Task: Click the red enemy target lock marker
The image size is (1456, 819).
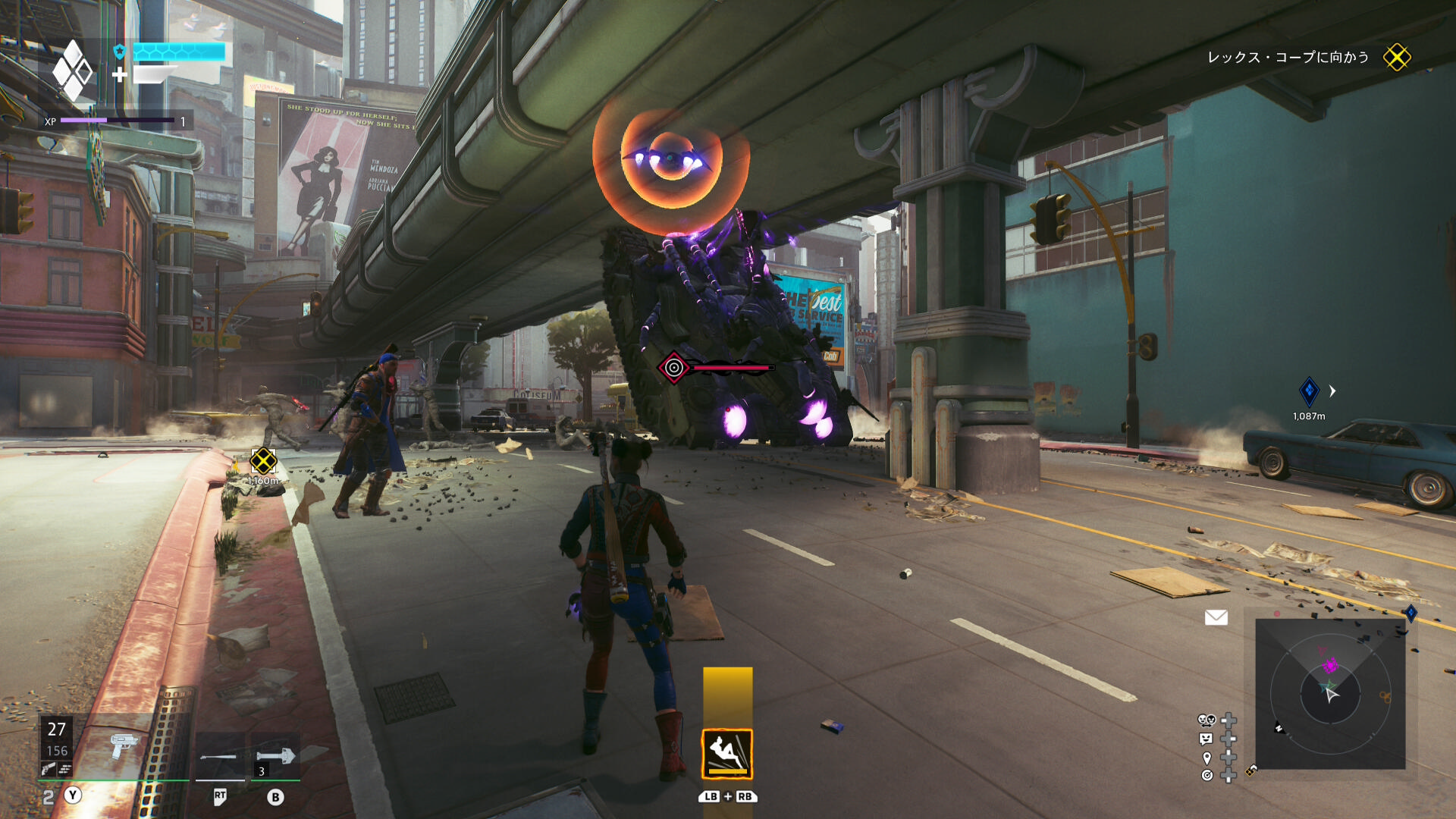Action: (x=673, y=368)
